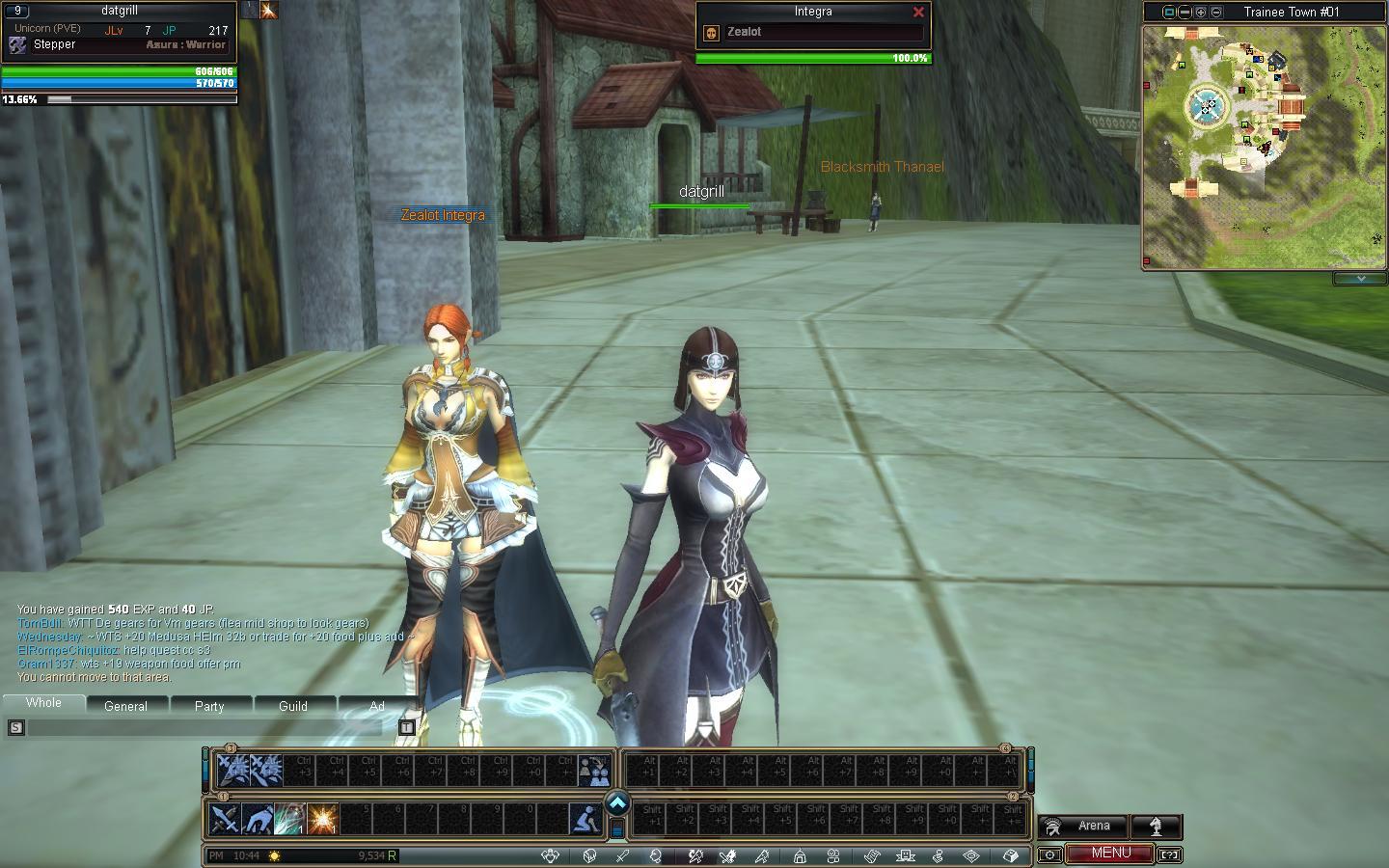
Task: Click the Trainee Town minimap
Action: (1264, 145)
